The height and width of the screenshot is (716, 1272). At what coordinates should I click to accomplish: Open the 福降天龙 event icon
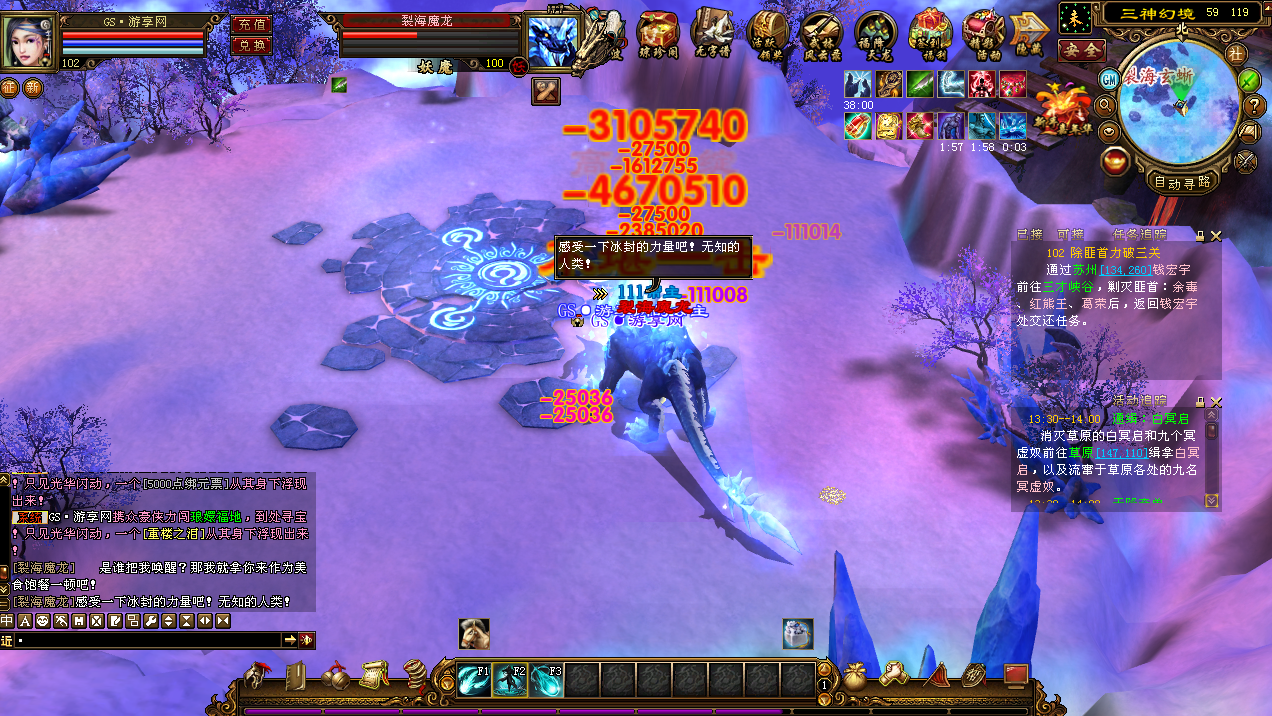pyautogui.click(x=875, y=34)
